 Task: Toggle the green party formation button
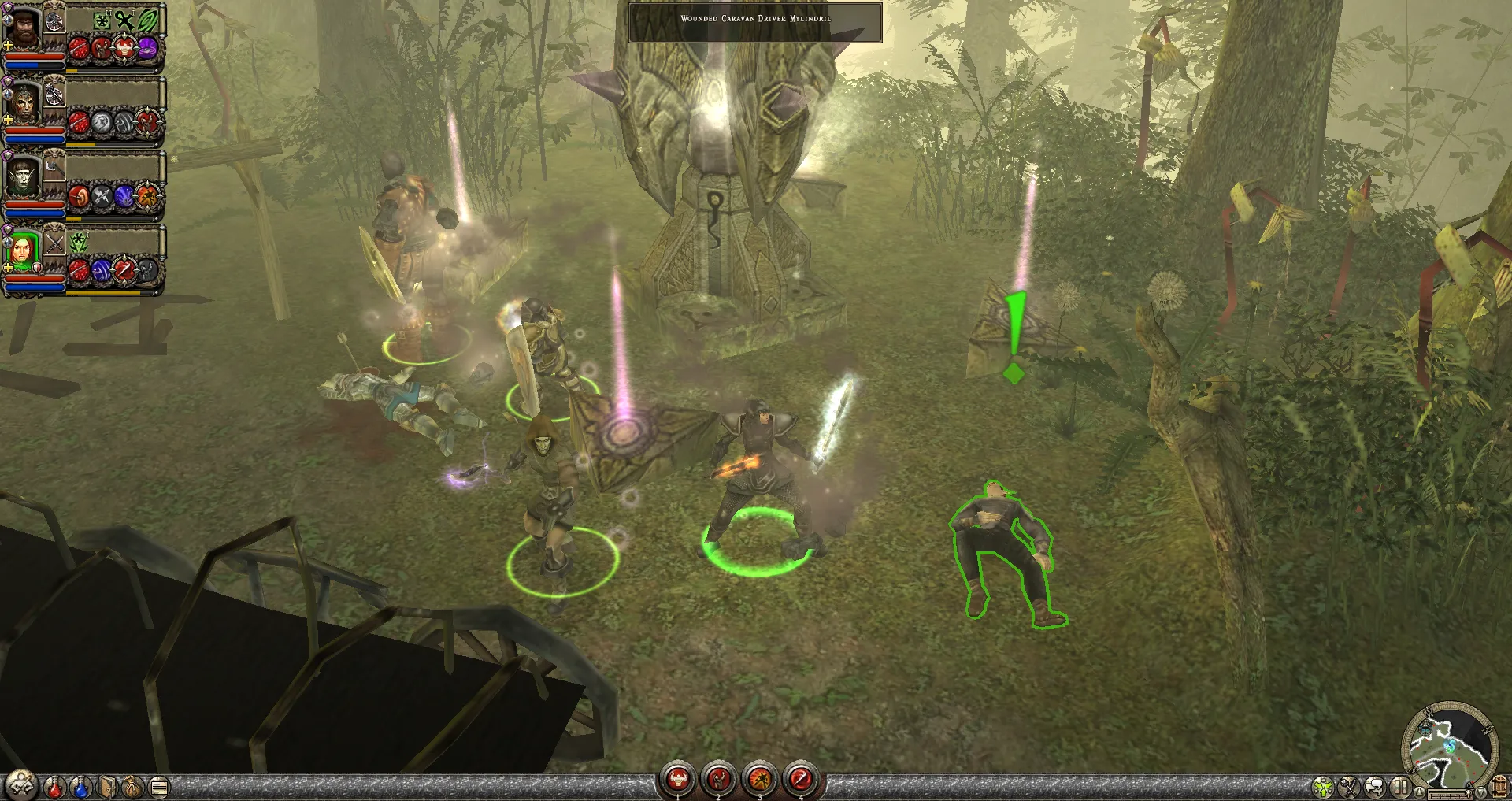click(x=1323, y=787)
